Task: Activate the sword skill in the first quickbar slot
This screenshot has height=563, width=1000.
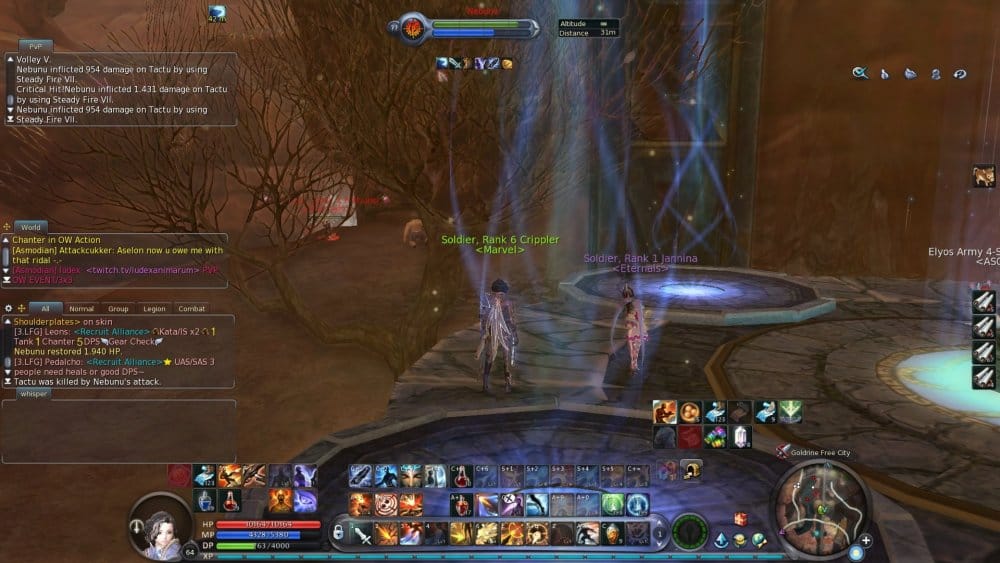Action: 361,533
